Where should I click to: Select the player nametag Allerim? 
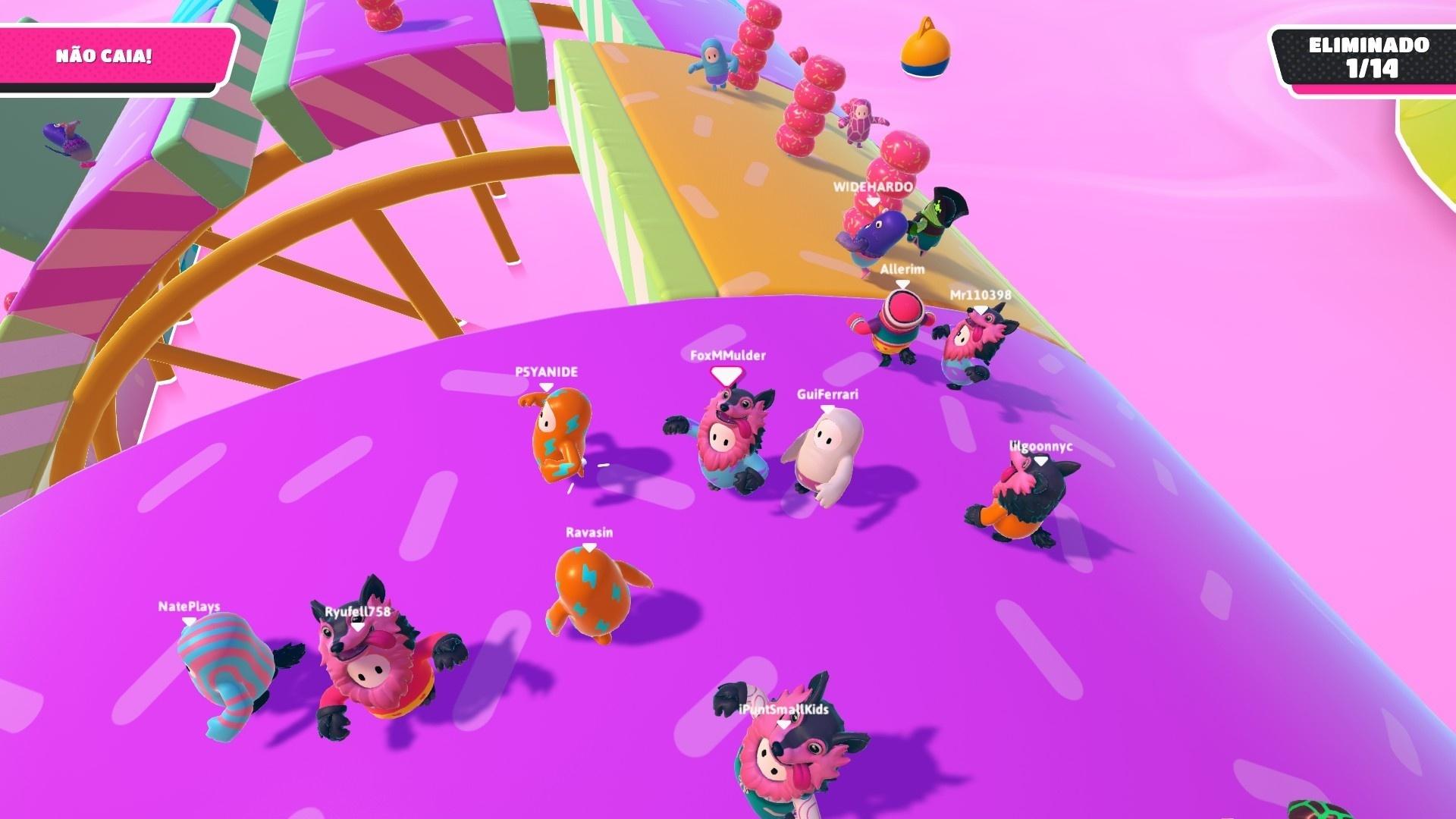pos(902,269)
